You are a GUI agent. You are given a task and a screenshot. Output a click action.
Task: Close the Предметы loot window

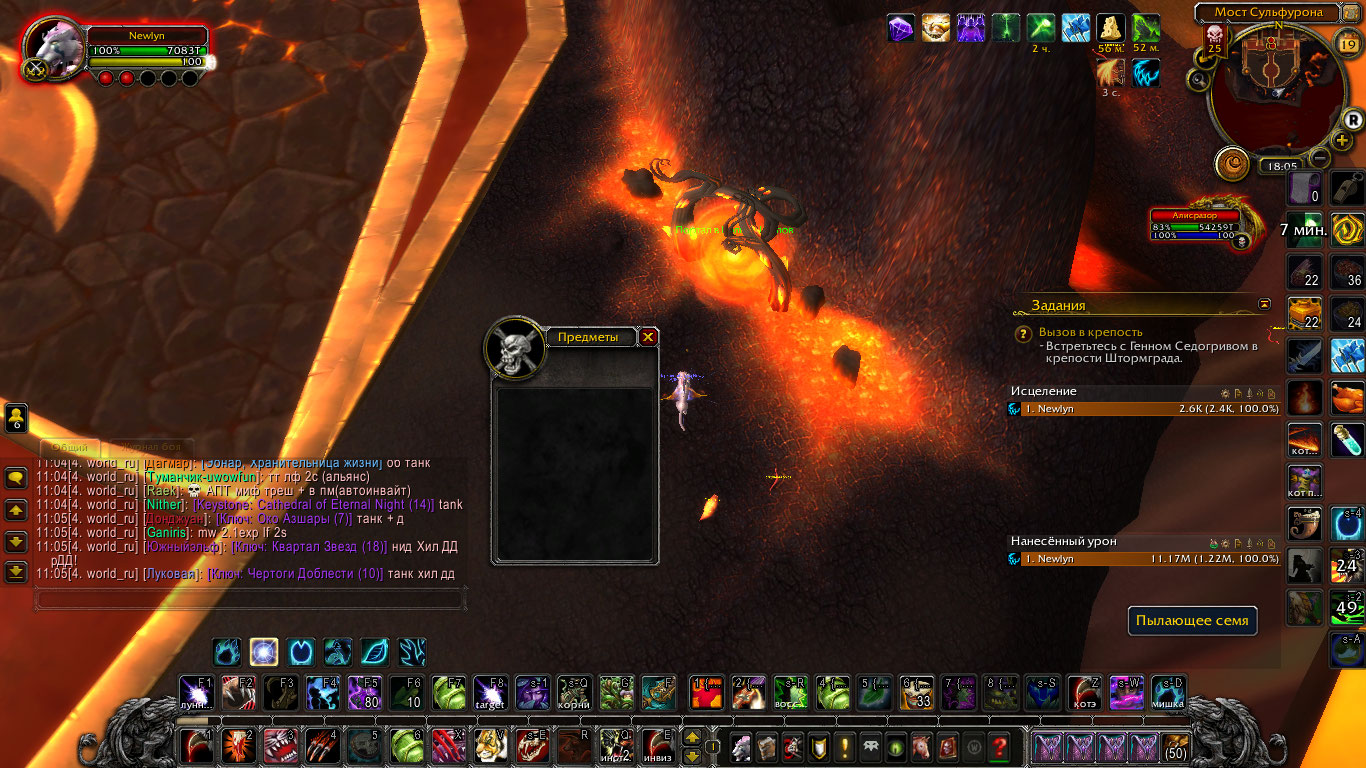click(648, 337)
